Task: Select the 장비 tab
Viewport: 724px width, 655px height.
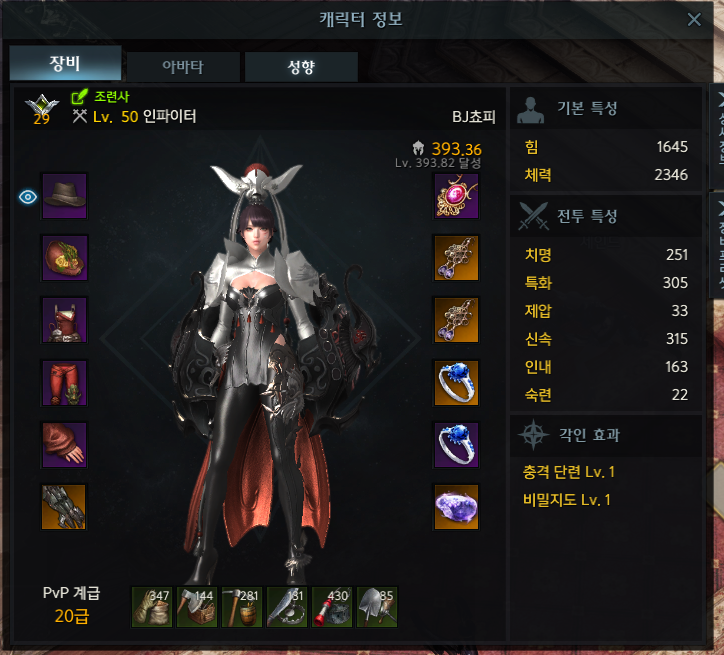Action: [65, 63]
